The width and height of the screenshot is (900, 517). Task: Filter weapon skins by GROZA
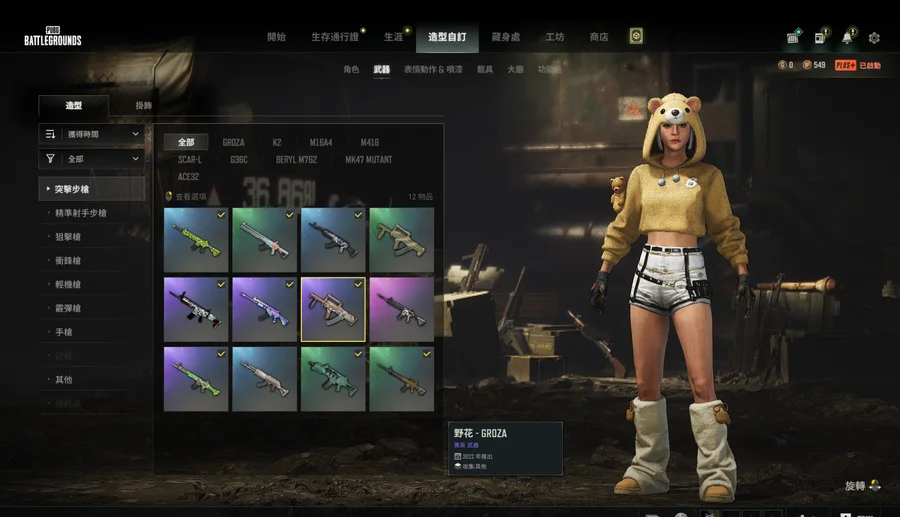(x=233, y=143)
